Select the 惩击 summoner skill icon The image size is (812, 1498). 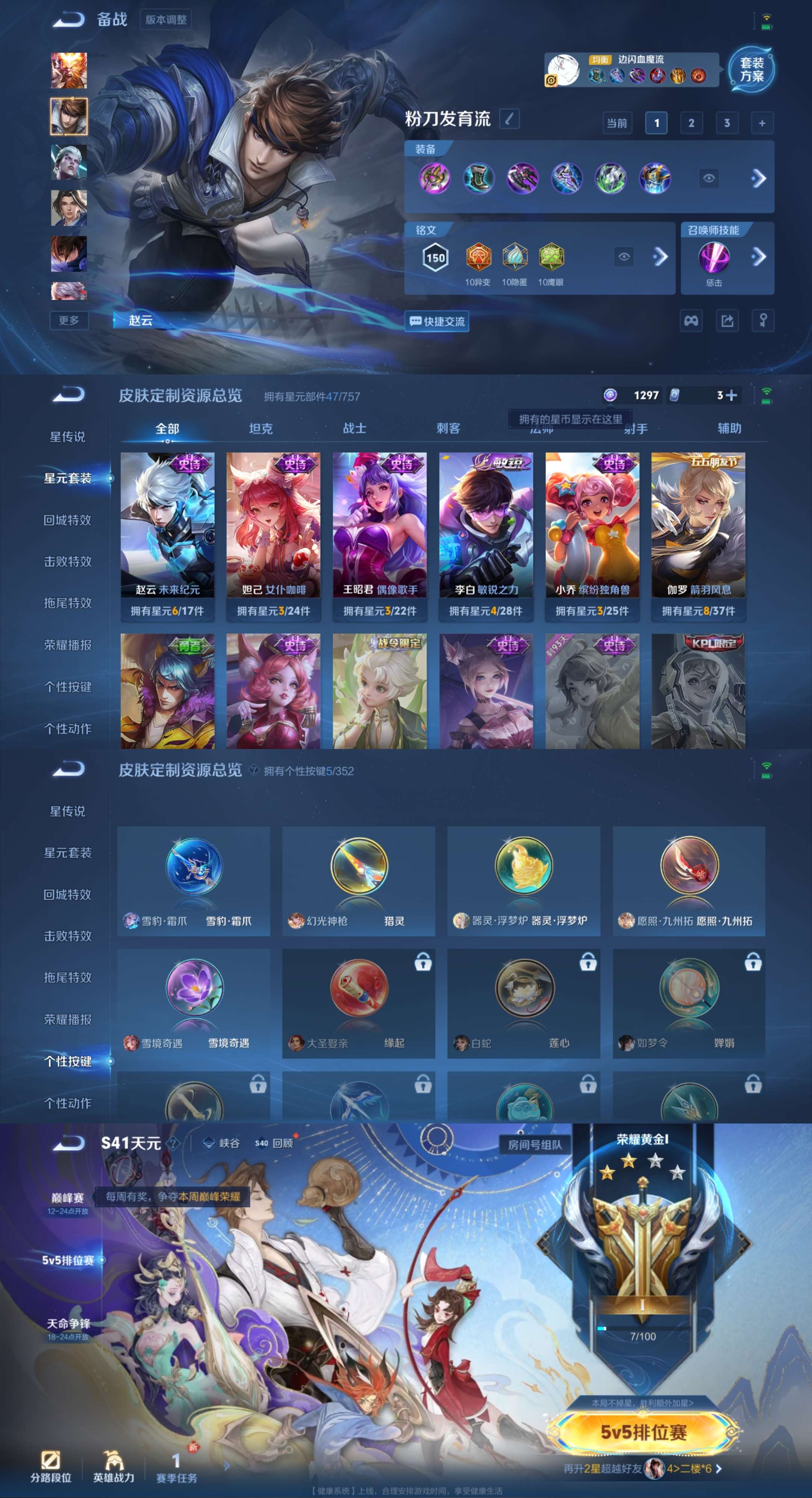[714, 256]
